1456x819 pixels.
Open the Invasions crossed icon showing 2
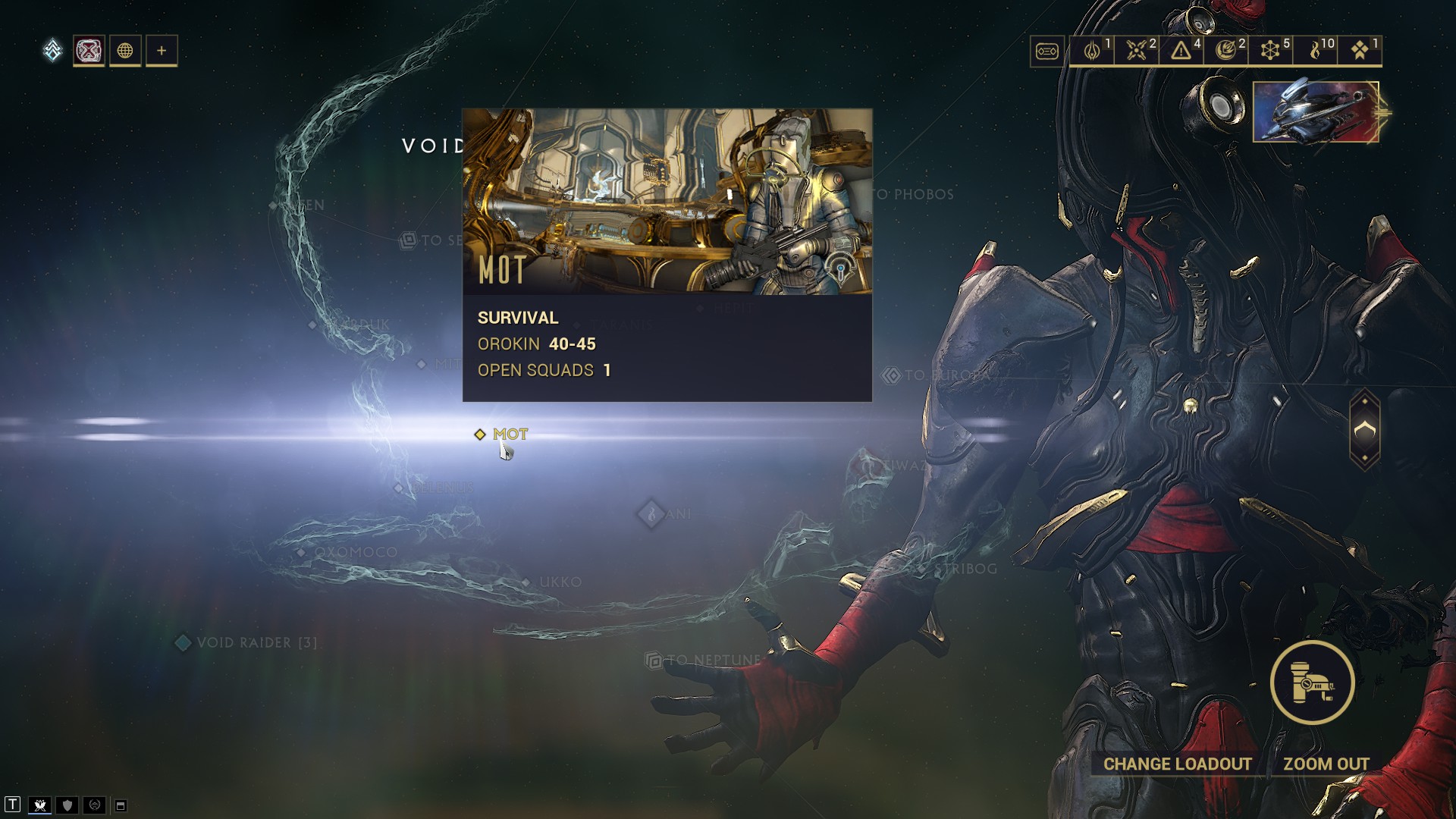(1135, 51)
